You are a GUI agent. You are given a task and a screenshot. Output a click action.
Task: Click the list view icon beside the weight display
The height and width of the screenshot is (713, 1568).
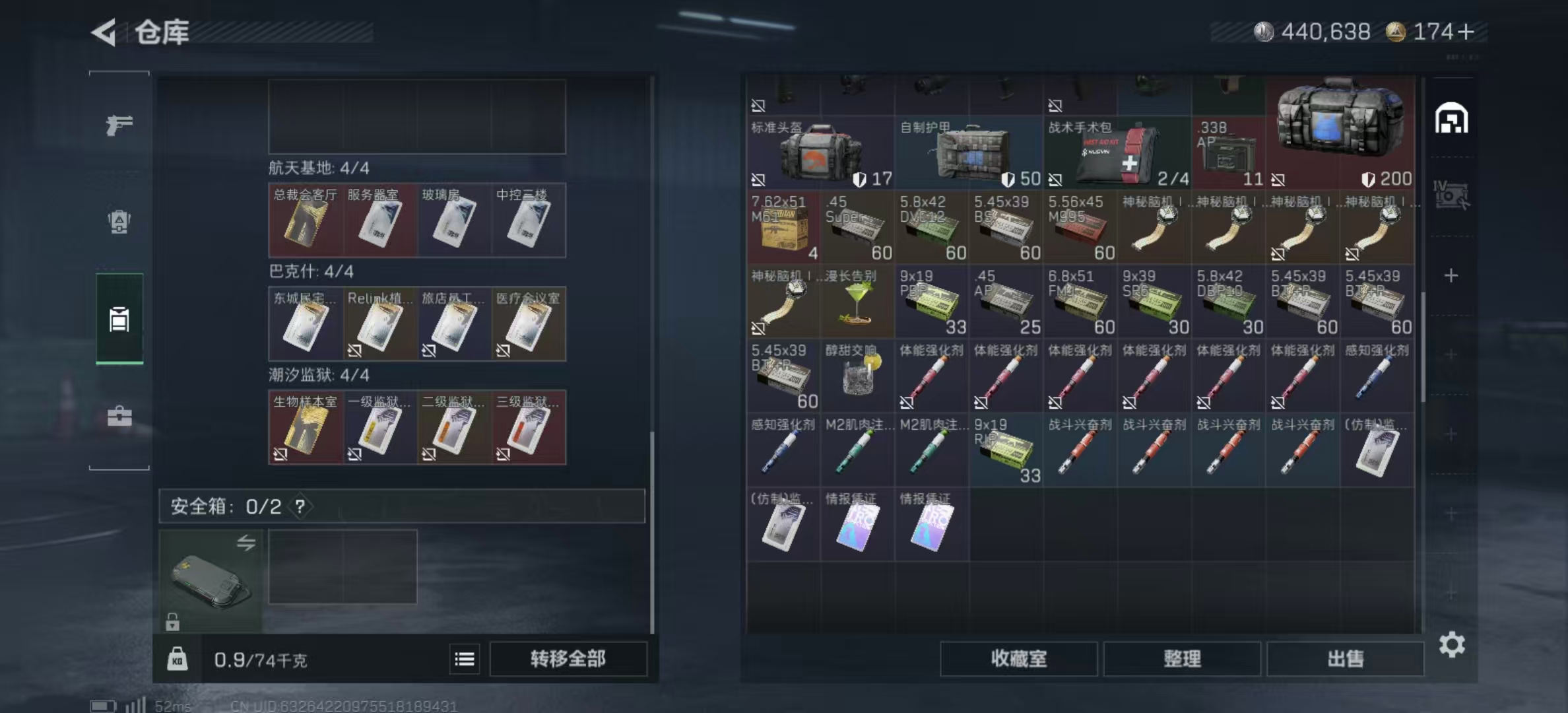click(x=465, y=660)
